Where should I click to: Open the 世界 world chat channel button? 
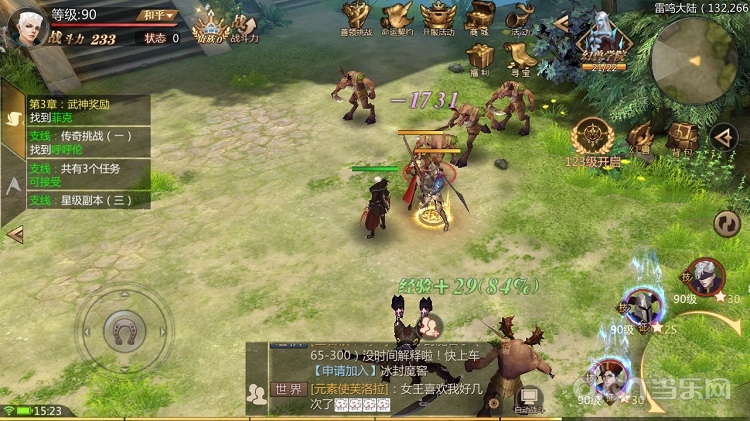(288, 389)
